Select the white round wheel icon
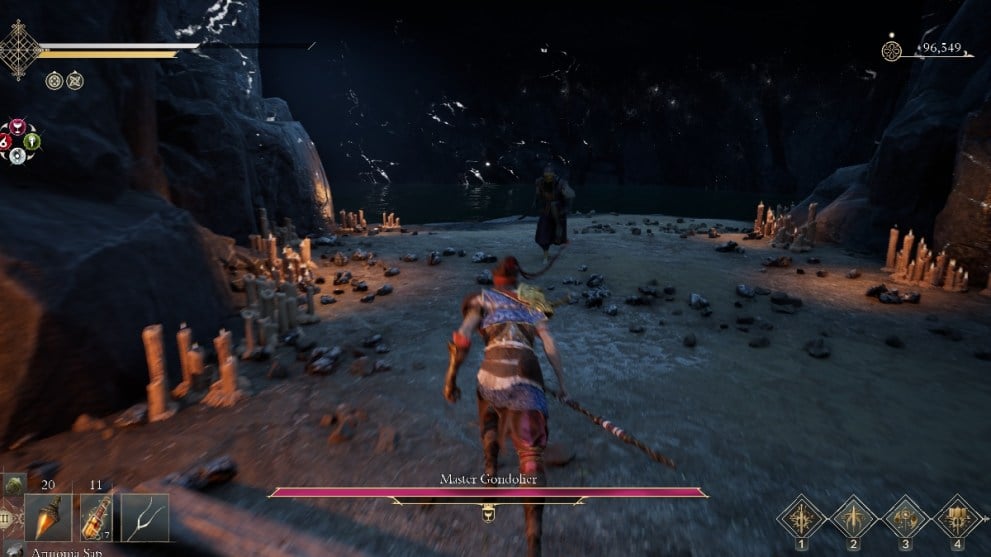 [17, 157]
